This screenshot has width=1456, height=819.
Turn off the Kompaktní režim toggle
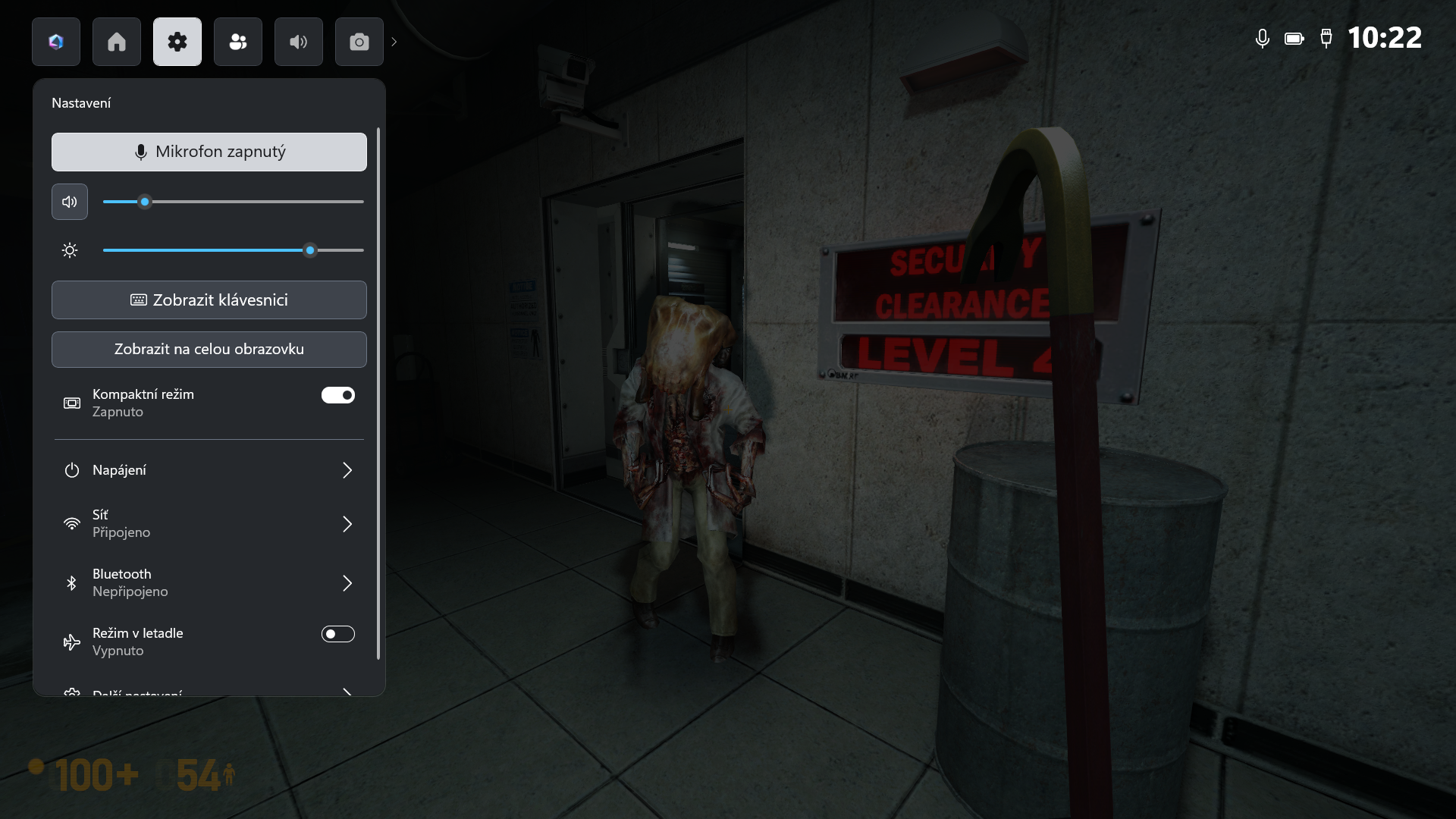coord(338,395)
